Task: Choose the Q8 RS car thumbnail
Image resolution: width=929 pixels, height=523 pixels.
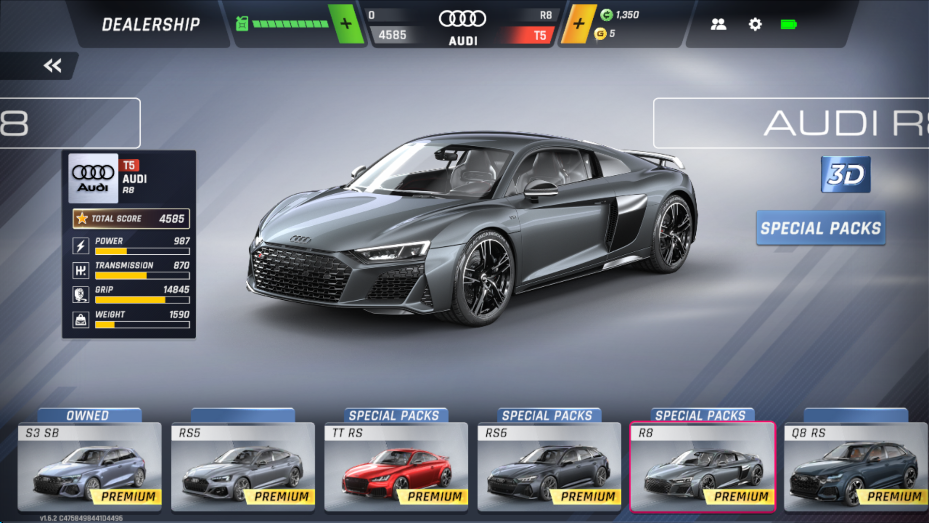Action: [854, 467]
